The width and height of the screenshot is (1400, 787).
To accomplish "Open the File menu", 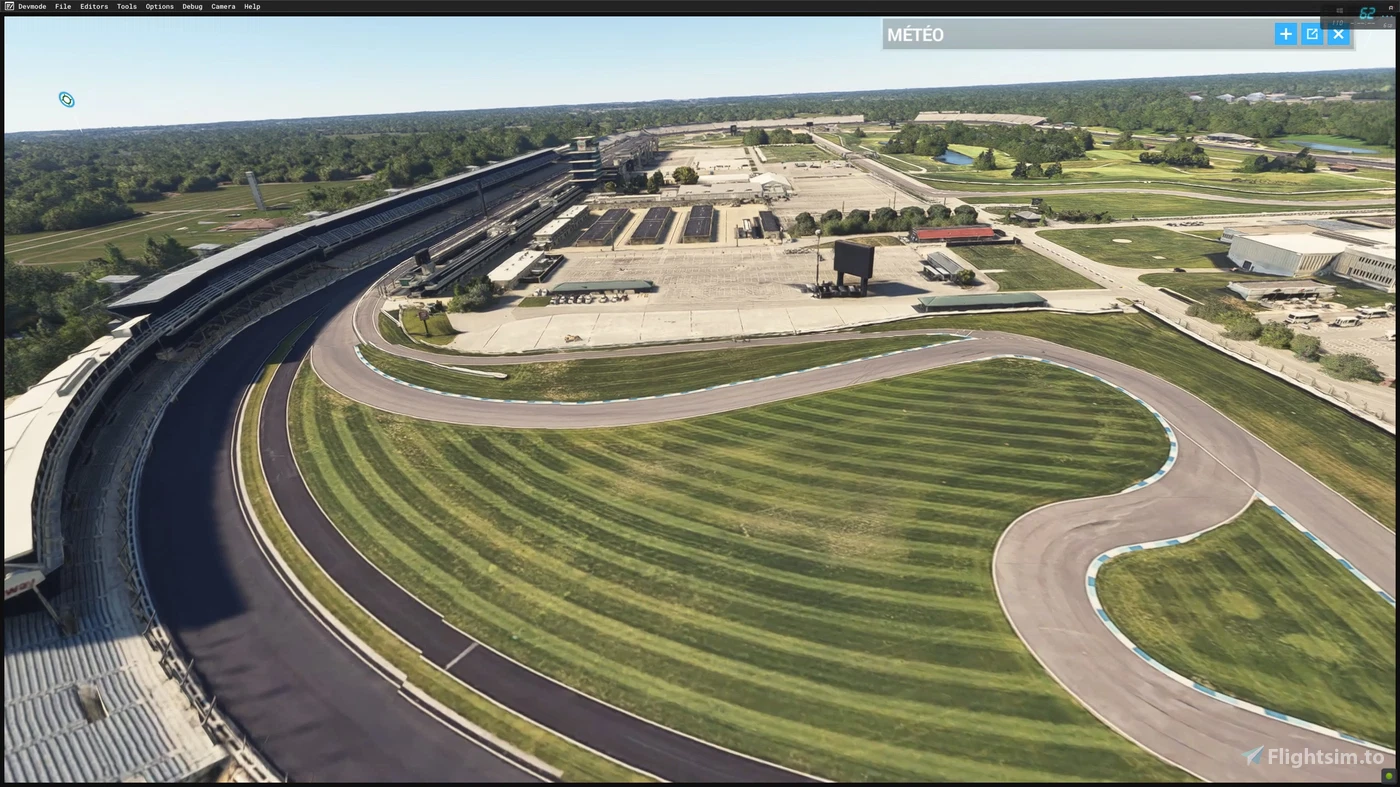I will [x=62, y=6].
